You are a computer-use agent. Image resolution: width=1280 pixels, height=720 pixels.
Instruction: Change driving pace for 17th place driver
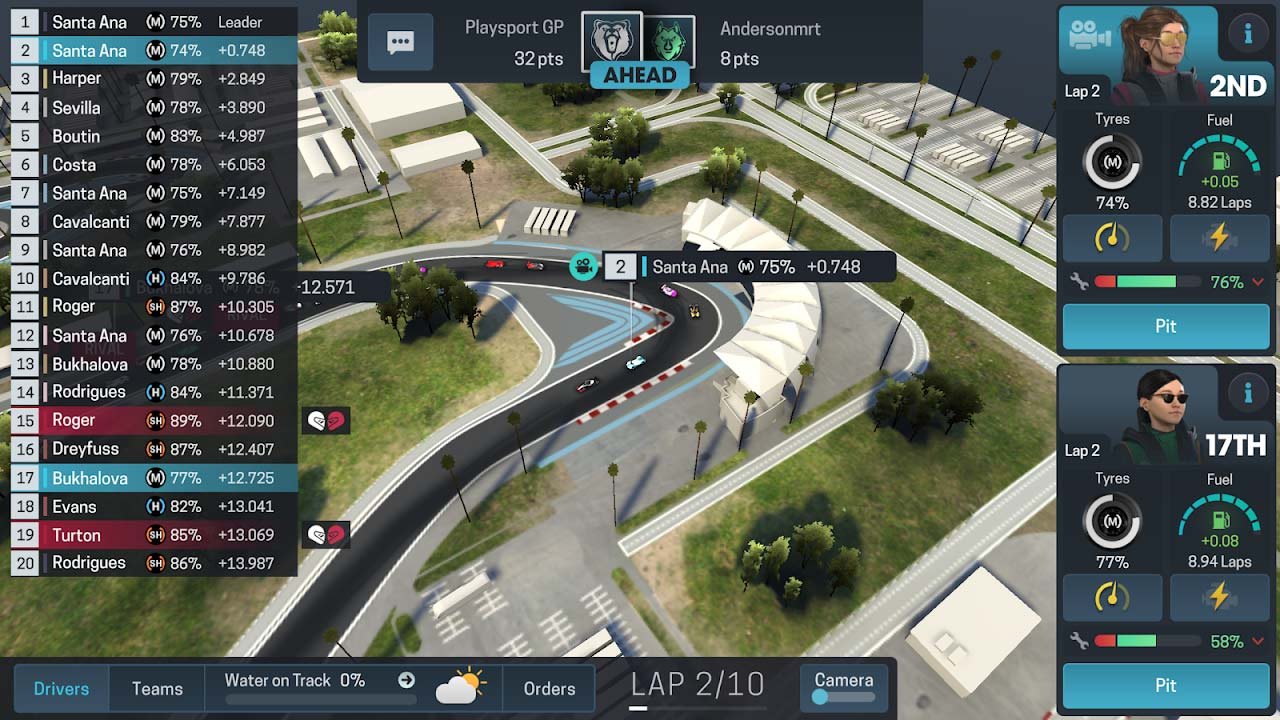(1112, 597)
